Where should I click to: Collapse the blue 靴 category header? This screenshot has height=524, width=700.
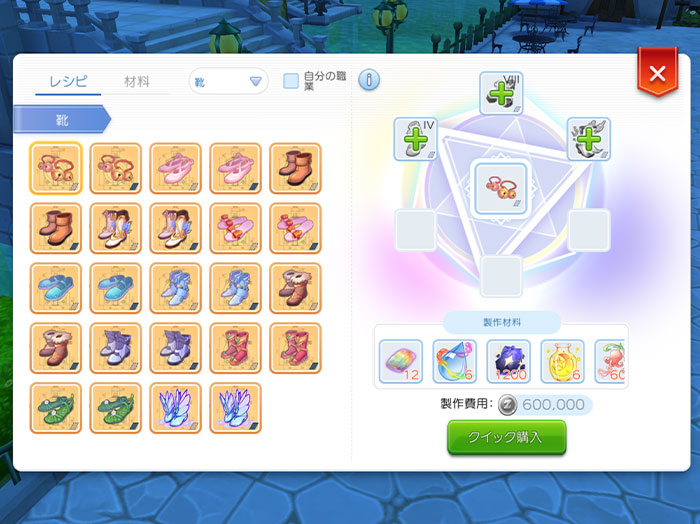(x=62, y=120)
